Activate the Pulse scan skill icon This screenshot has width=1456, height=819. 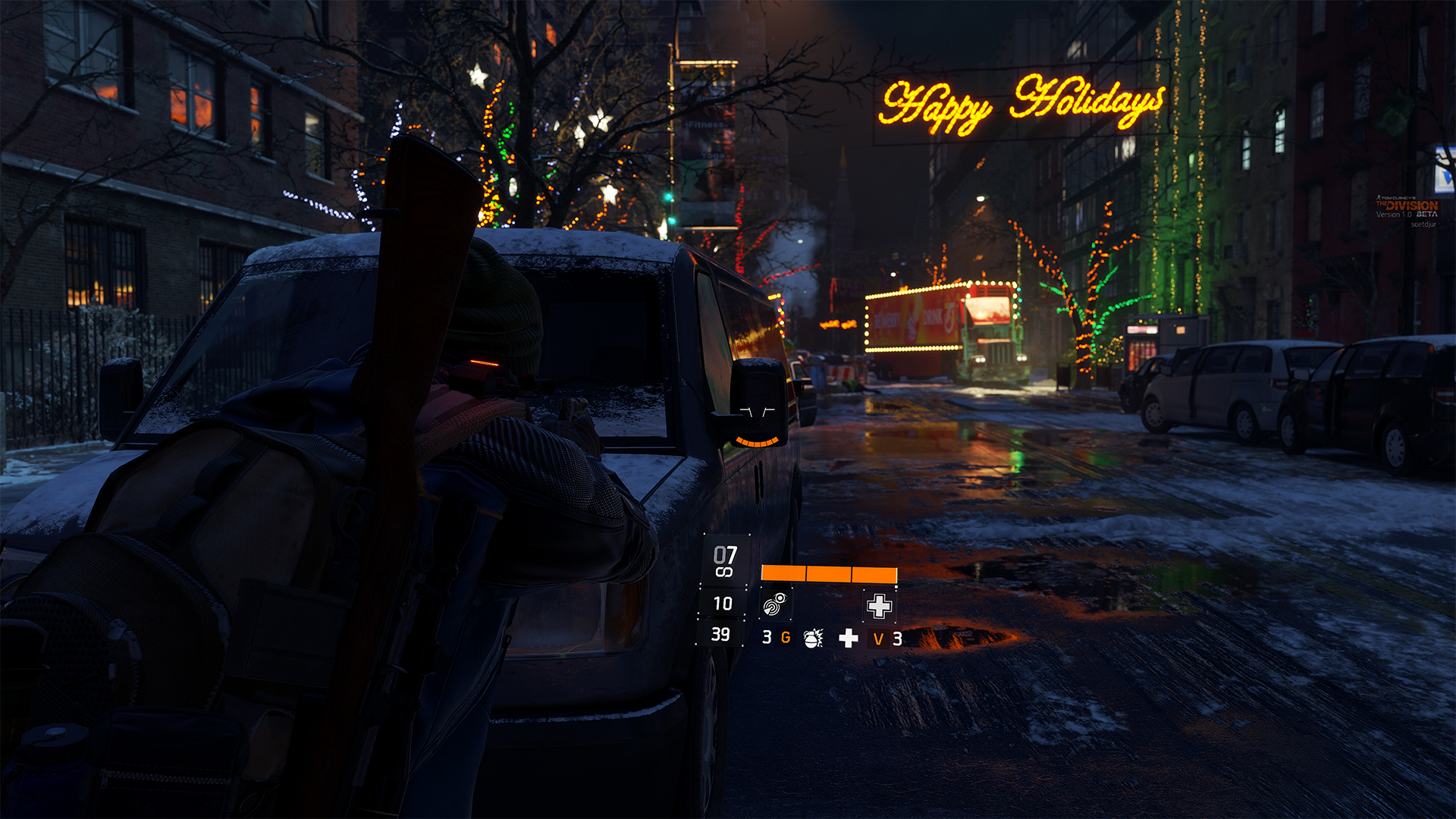tap(775, 604)
